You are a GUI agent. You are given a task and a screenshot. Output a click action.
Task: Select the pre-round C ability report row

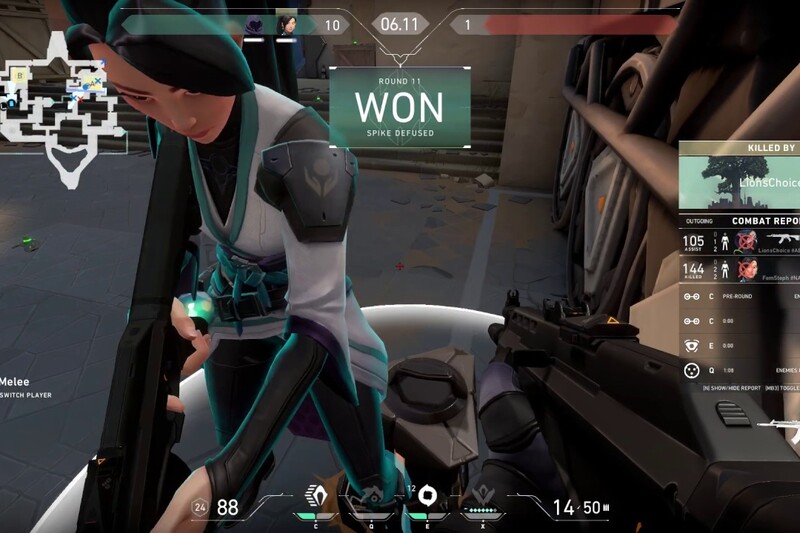click(x=740, y=296)
